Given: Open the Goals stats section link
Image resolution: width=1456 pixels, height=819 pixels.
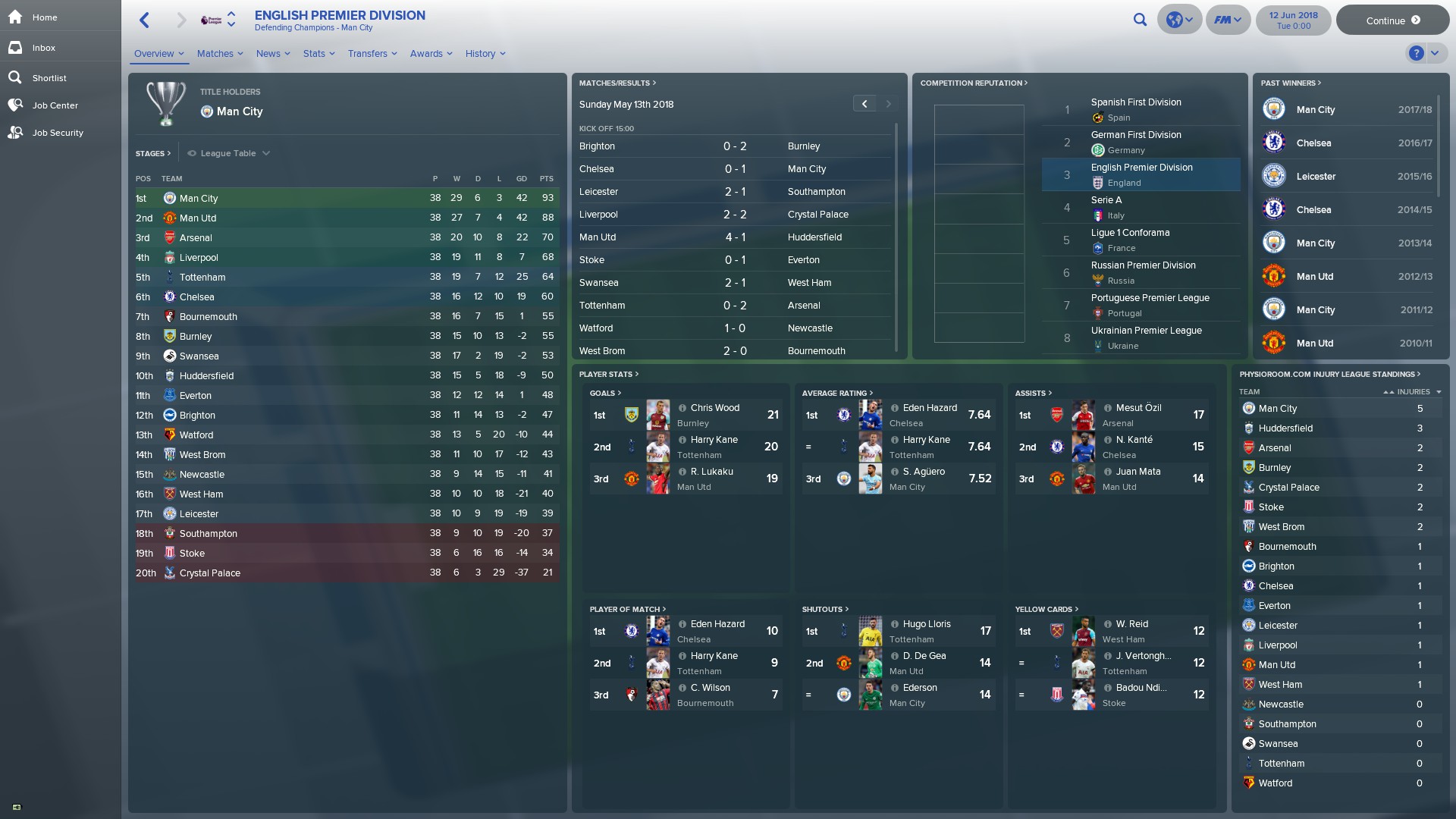Looking at the screenshot, I should 606,394.
